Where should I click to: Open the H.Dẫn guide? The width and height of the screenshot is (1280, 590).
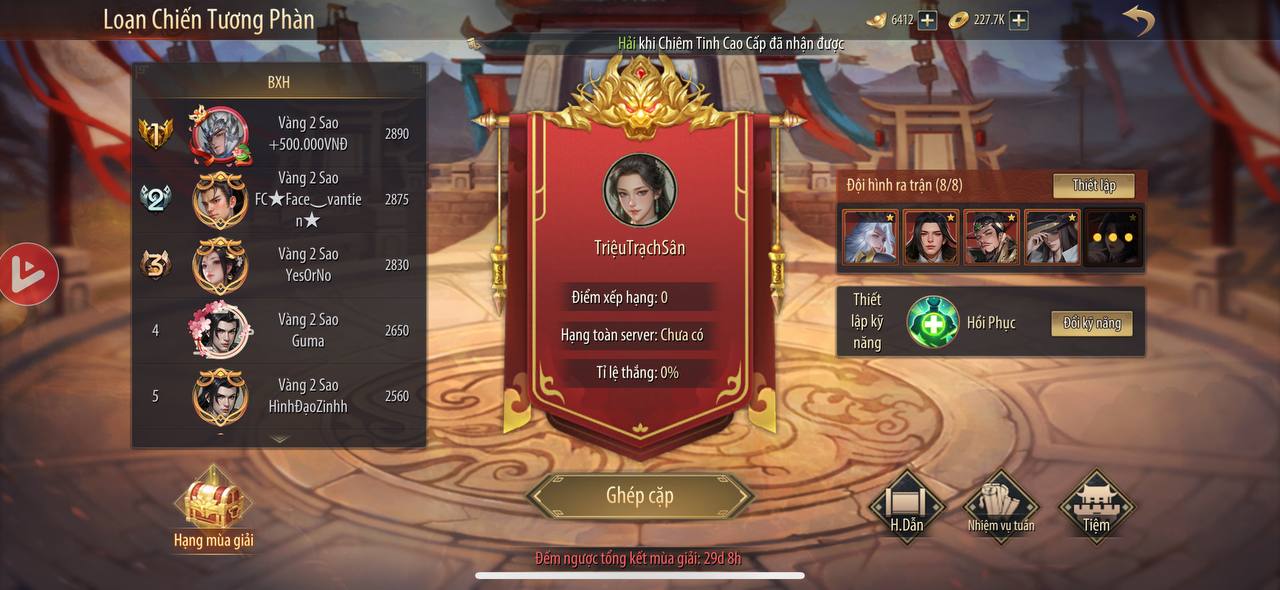906,506
